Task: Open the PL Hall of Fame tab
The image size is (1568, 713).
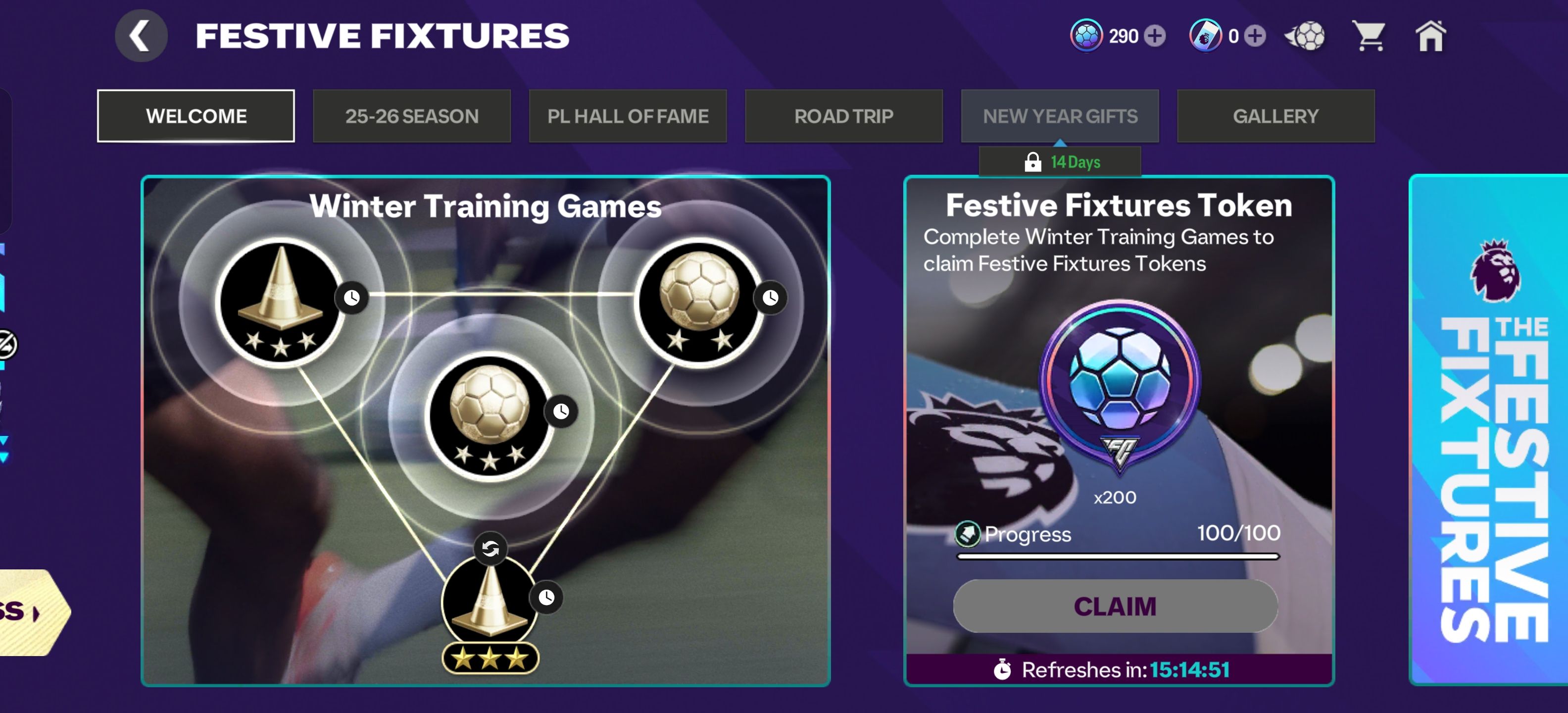Action: point(628,116)
